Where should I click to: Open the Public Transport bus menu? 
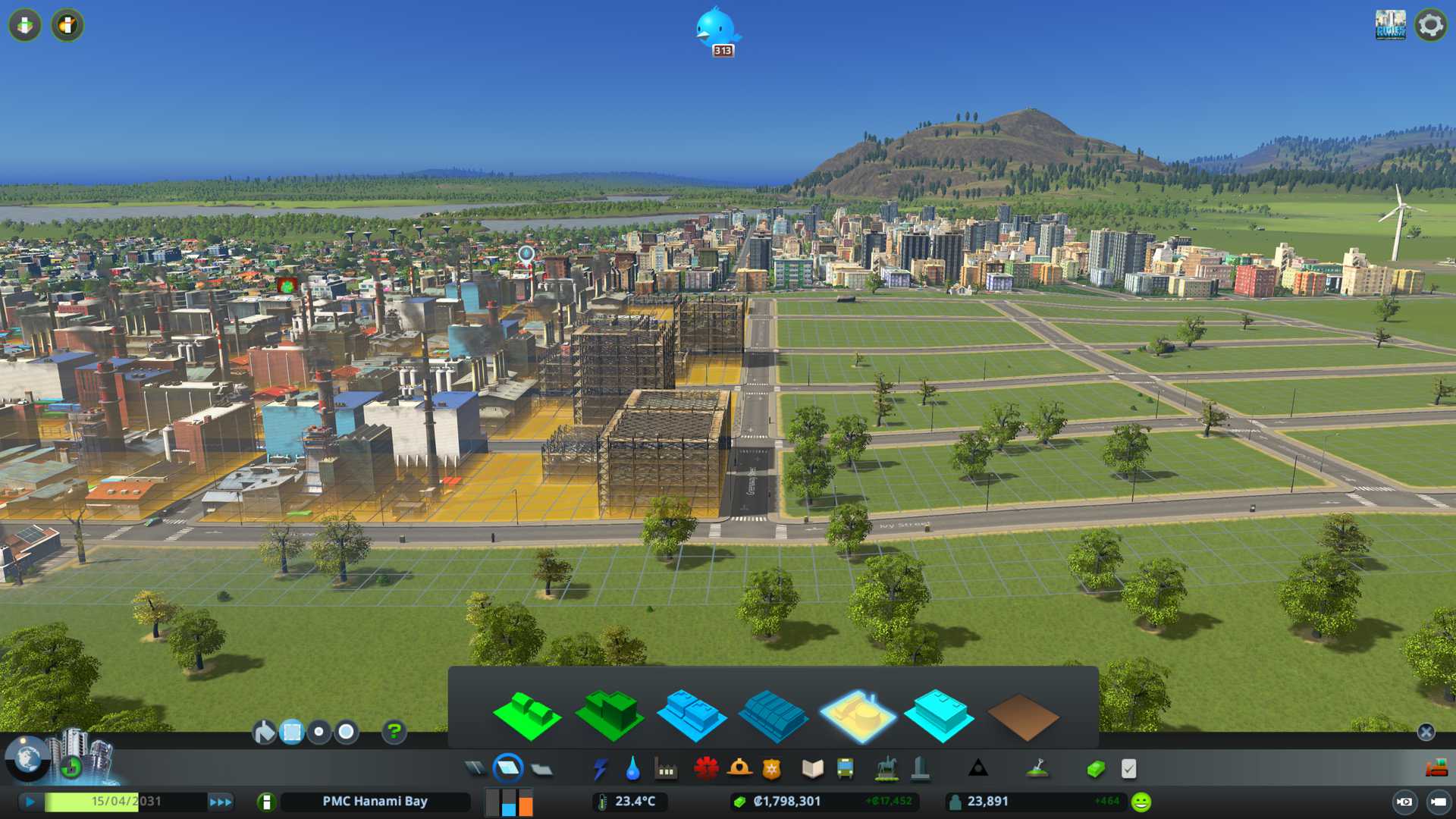click(x=845, y=769)
